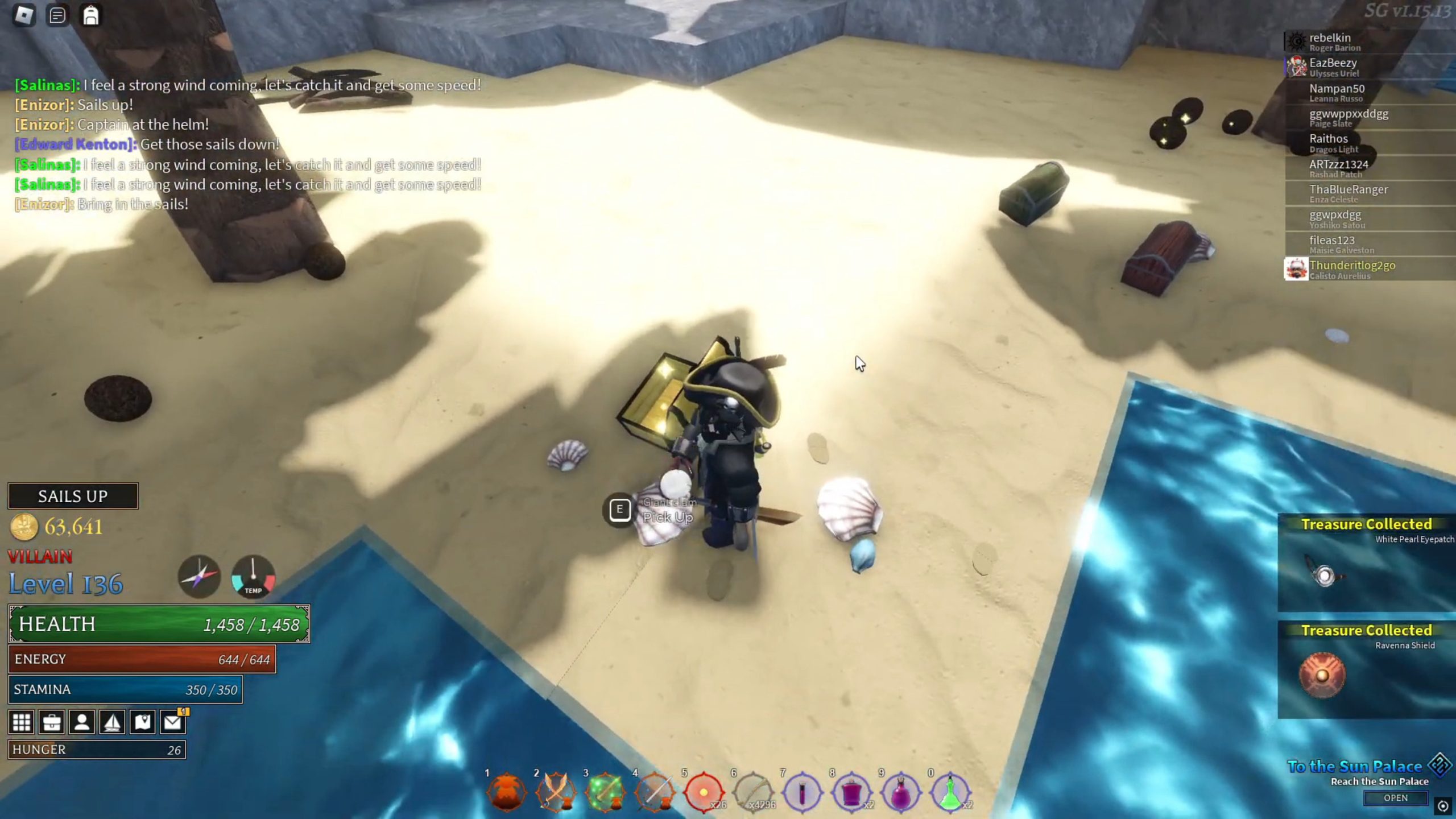The image size is (1456, 819).
Task: Open the map with pin button
Action: tap(142, 722)
